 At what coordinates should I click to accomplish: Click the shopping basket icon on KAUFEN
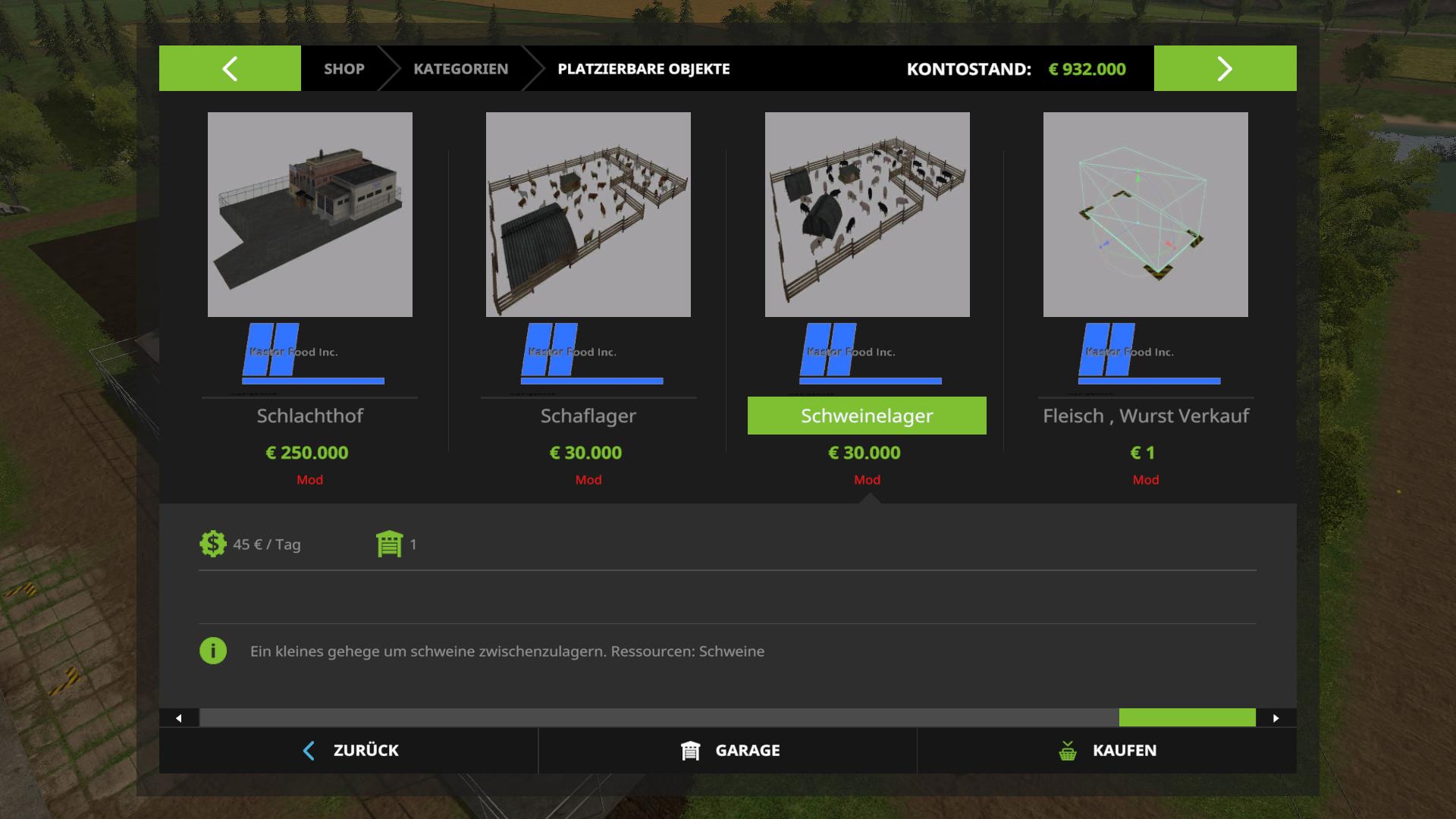pyautogui.click(x=1068, y=750)
